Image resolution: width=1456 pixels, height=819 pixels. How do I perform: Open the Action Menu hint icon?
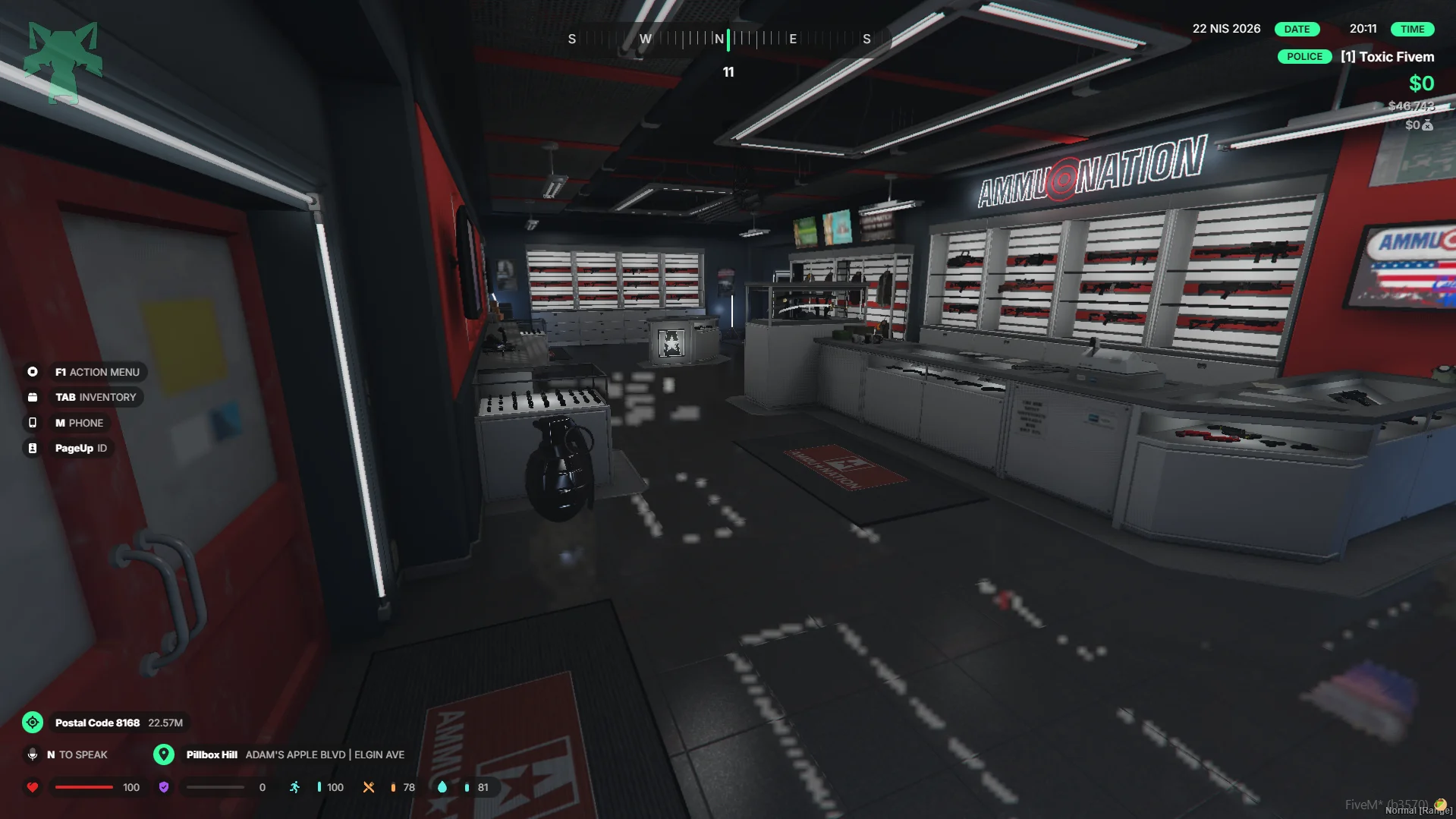(33, 372)
